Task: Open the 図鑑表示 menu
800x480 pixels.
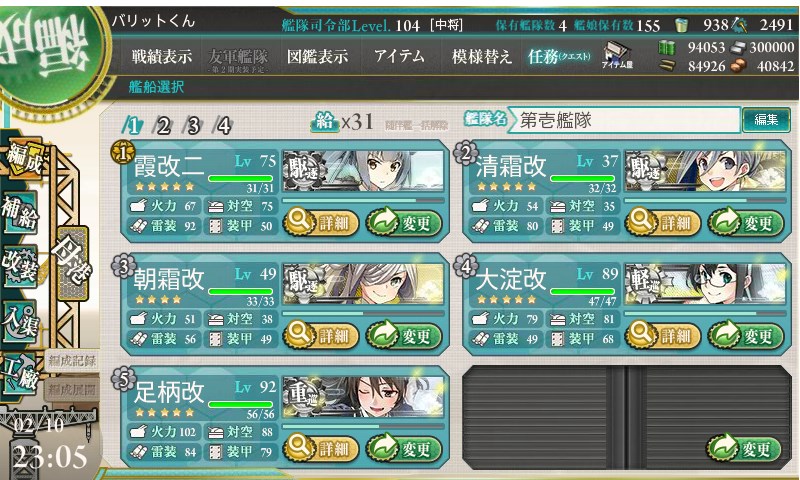Action: pos(317,57)
